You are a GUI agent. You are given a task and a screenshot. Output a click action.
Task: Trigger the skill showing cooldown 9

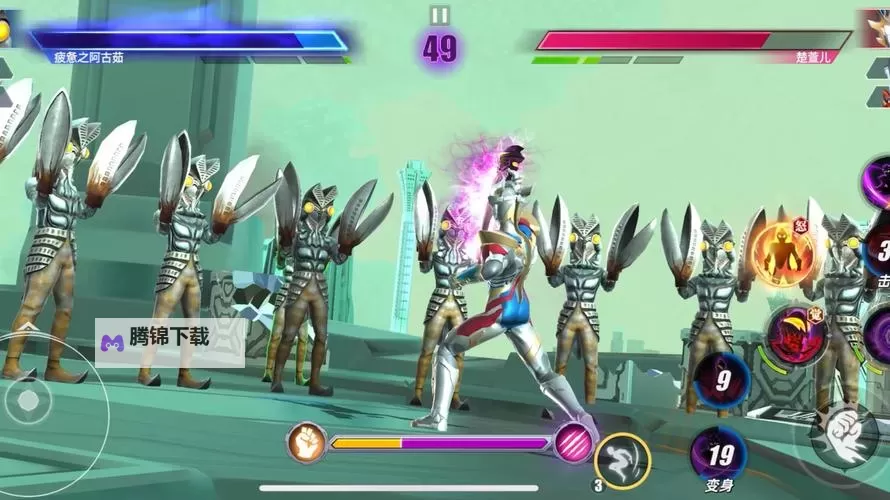point(721,380)
